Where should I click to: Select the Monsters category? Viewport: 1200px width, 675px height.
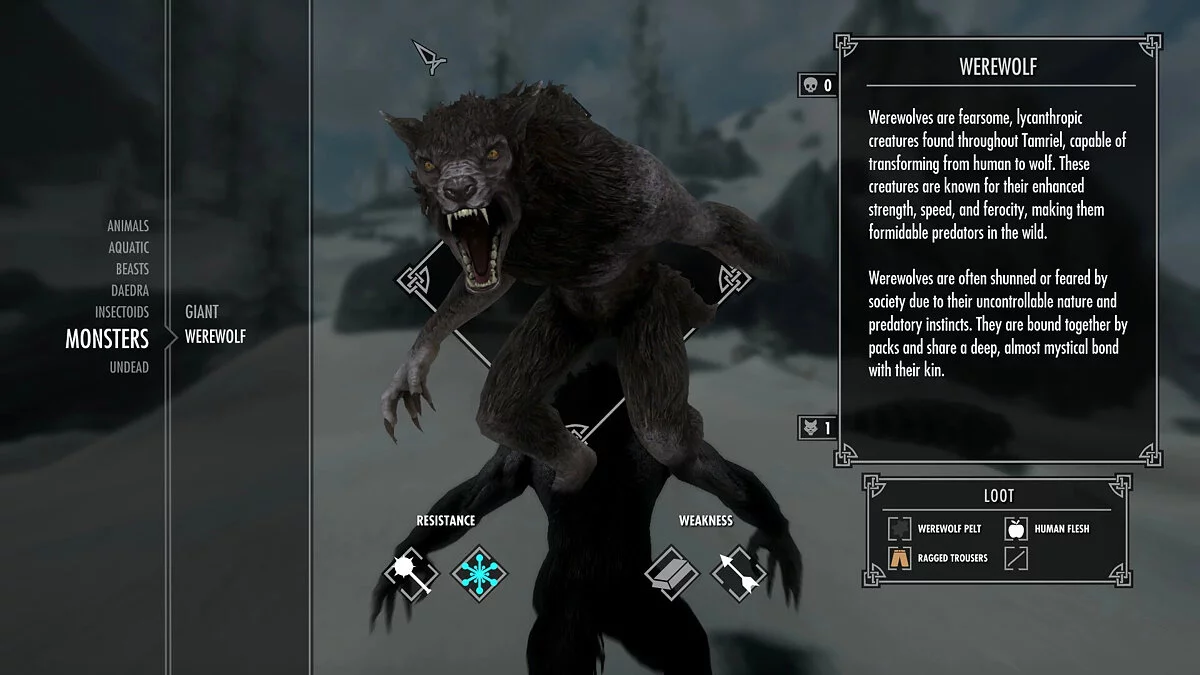coord(107,339)
